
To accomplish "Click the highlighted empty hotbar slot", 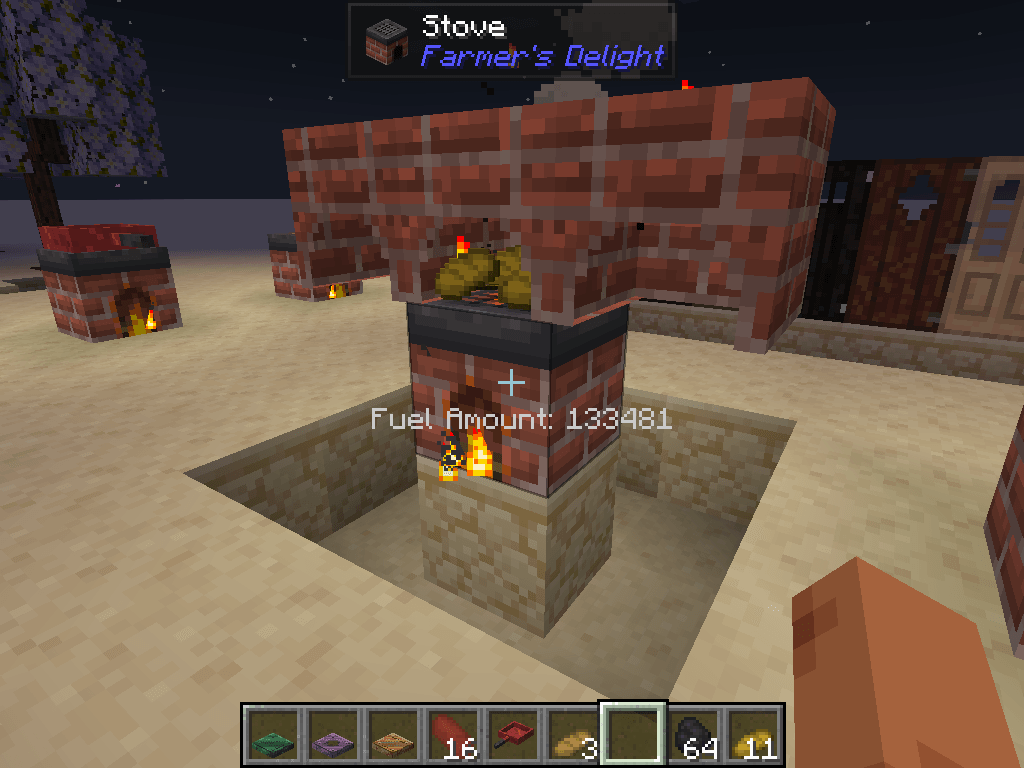I will tap(633, 736).
